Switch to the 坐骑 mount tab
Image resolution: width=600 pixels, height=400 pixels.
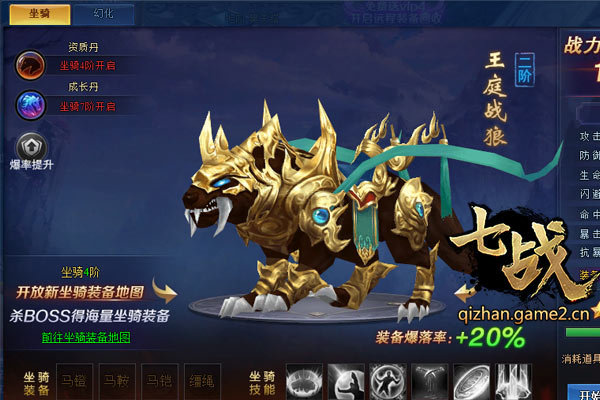(x=40, y=14)
